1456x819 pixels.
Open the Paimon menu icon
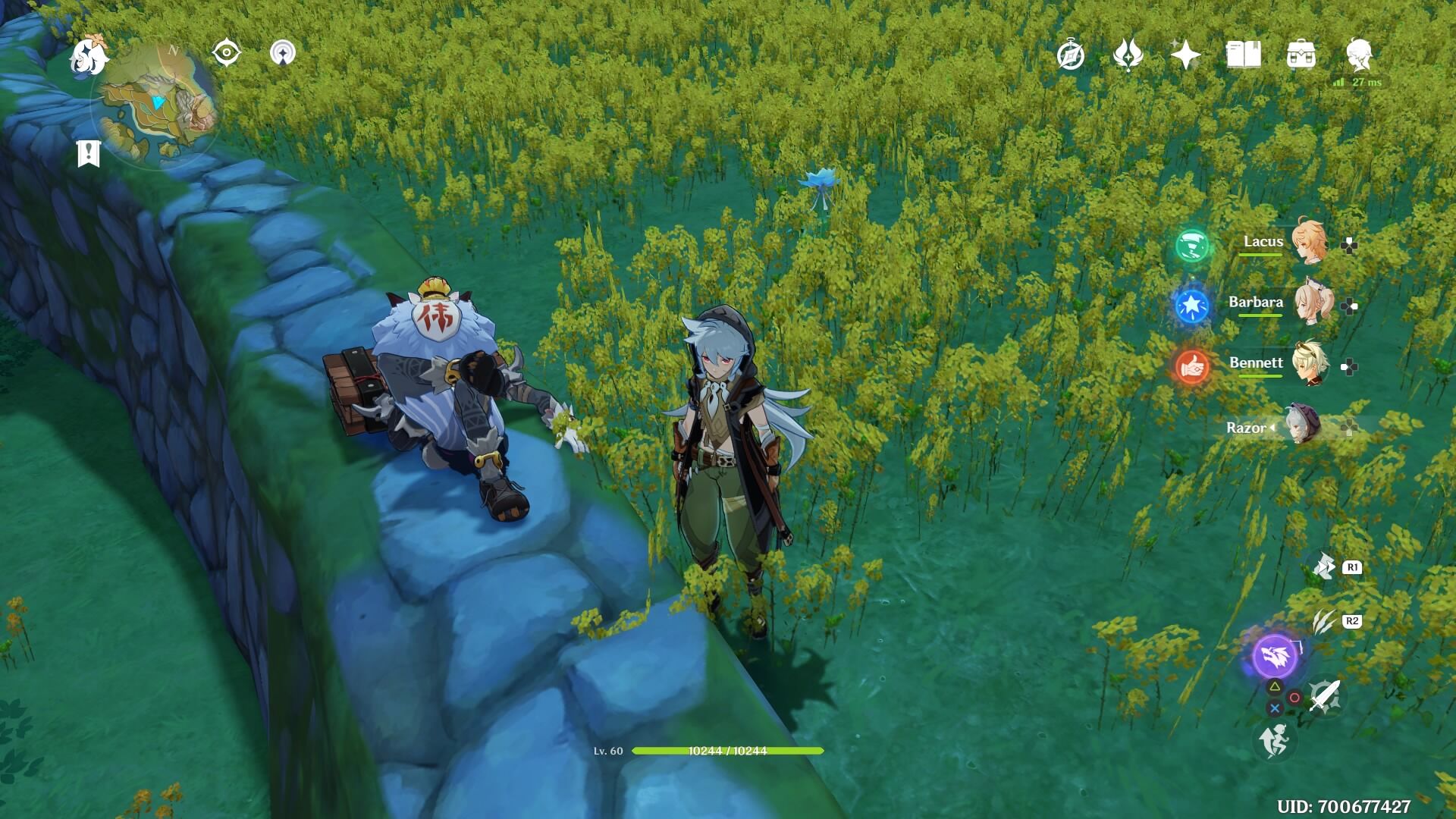click(x=88, y=55)
